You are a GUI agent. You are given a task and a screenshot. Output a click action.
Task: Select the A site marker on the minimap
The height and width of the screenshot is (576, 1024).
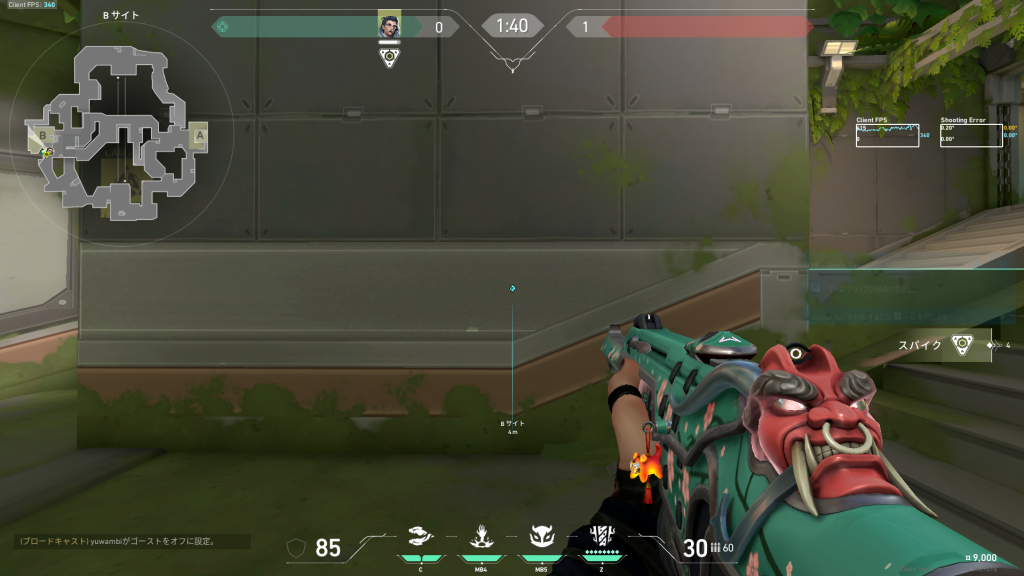coord(200,135)
